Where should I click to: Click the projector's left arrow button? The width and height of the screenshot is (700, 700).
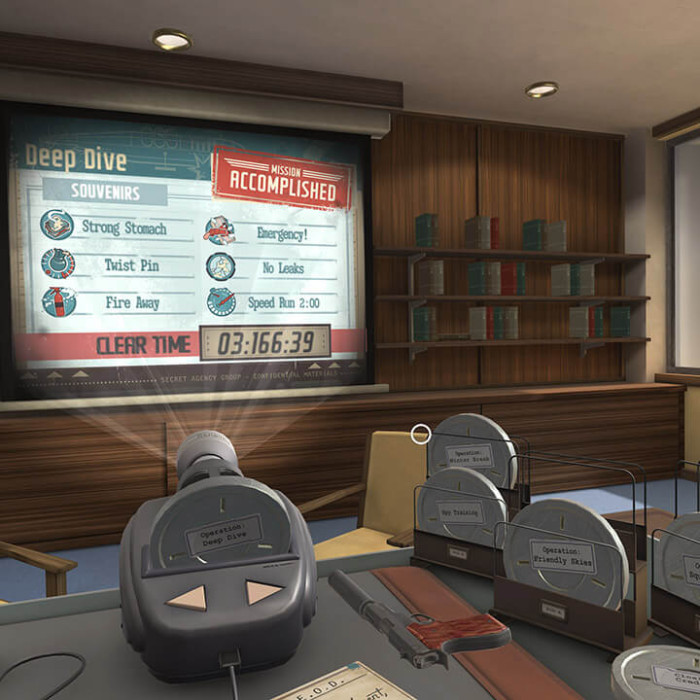(188, 597)
